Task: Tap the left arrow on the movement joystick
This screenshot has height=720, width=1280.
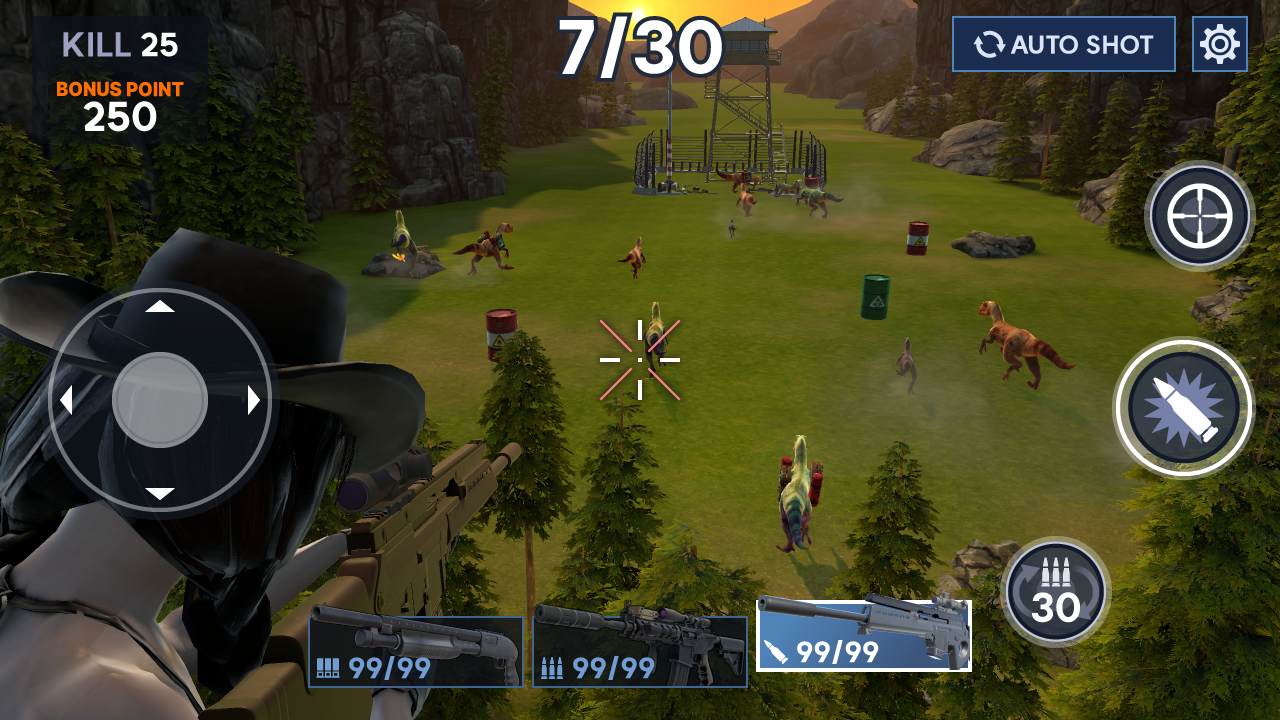Action: (66, 400)
